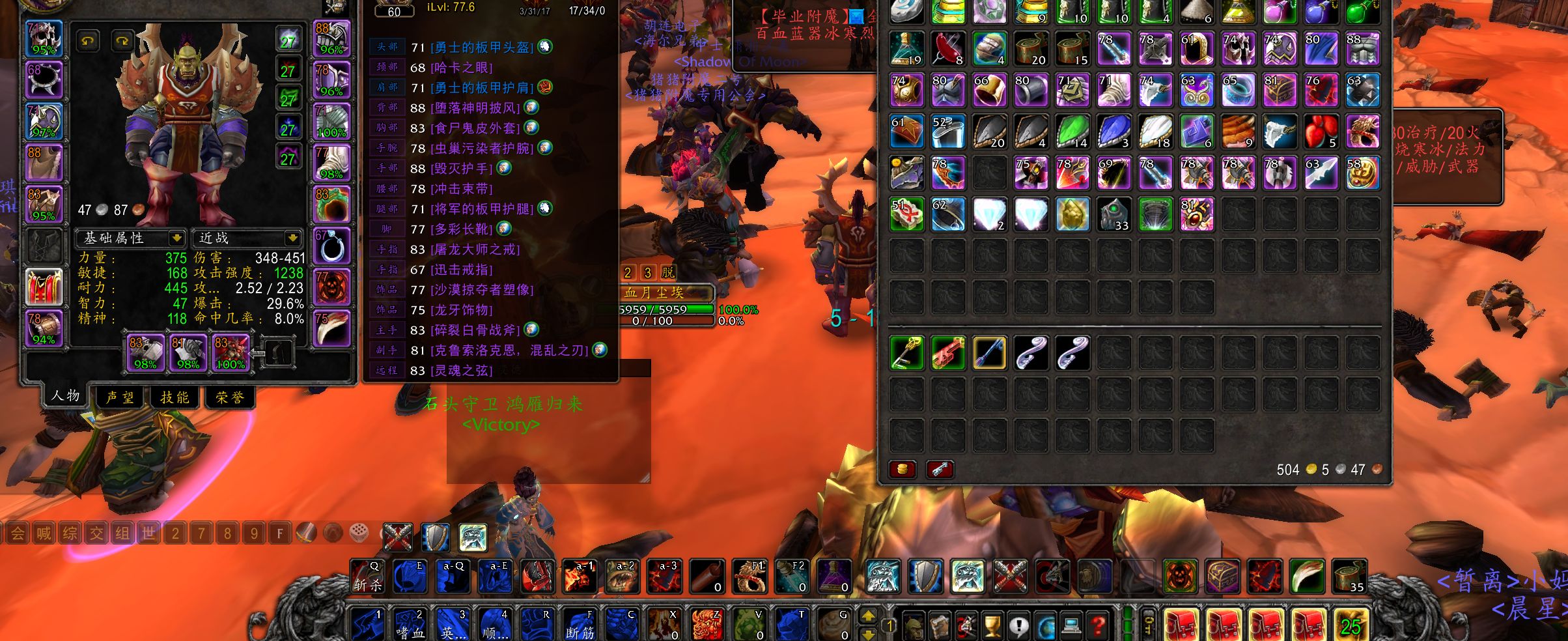
Task: Select the 世 world chat channel button
Action: coord(148,534)
